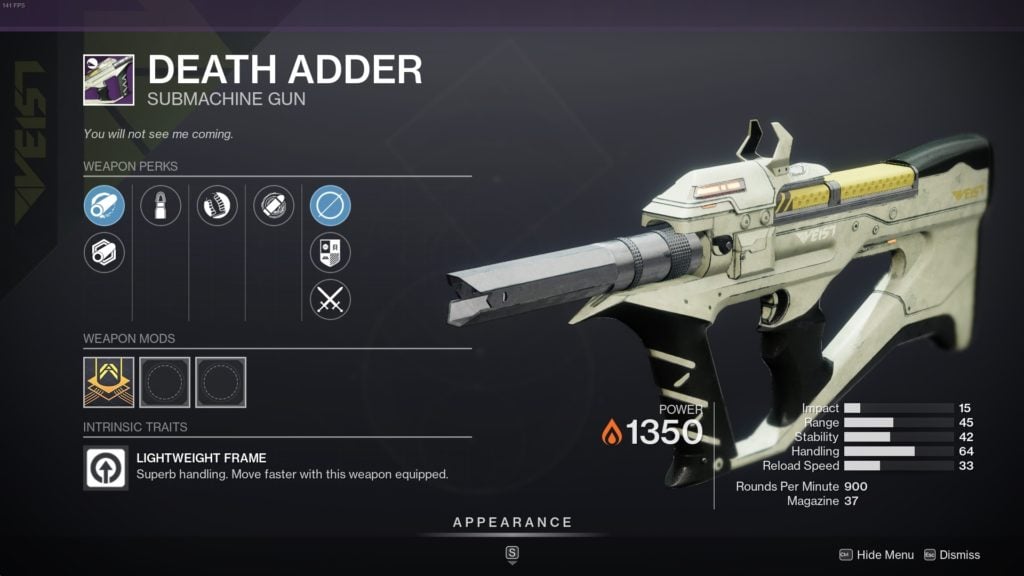Click the Death Adder weapon thumbnail
1024x576 pixels.
coord(108,79)
